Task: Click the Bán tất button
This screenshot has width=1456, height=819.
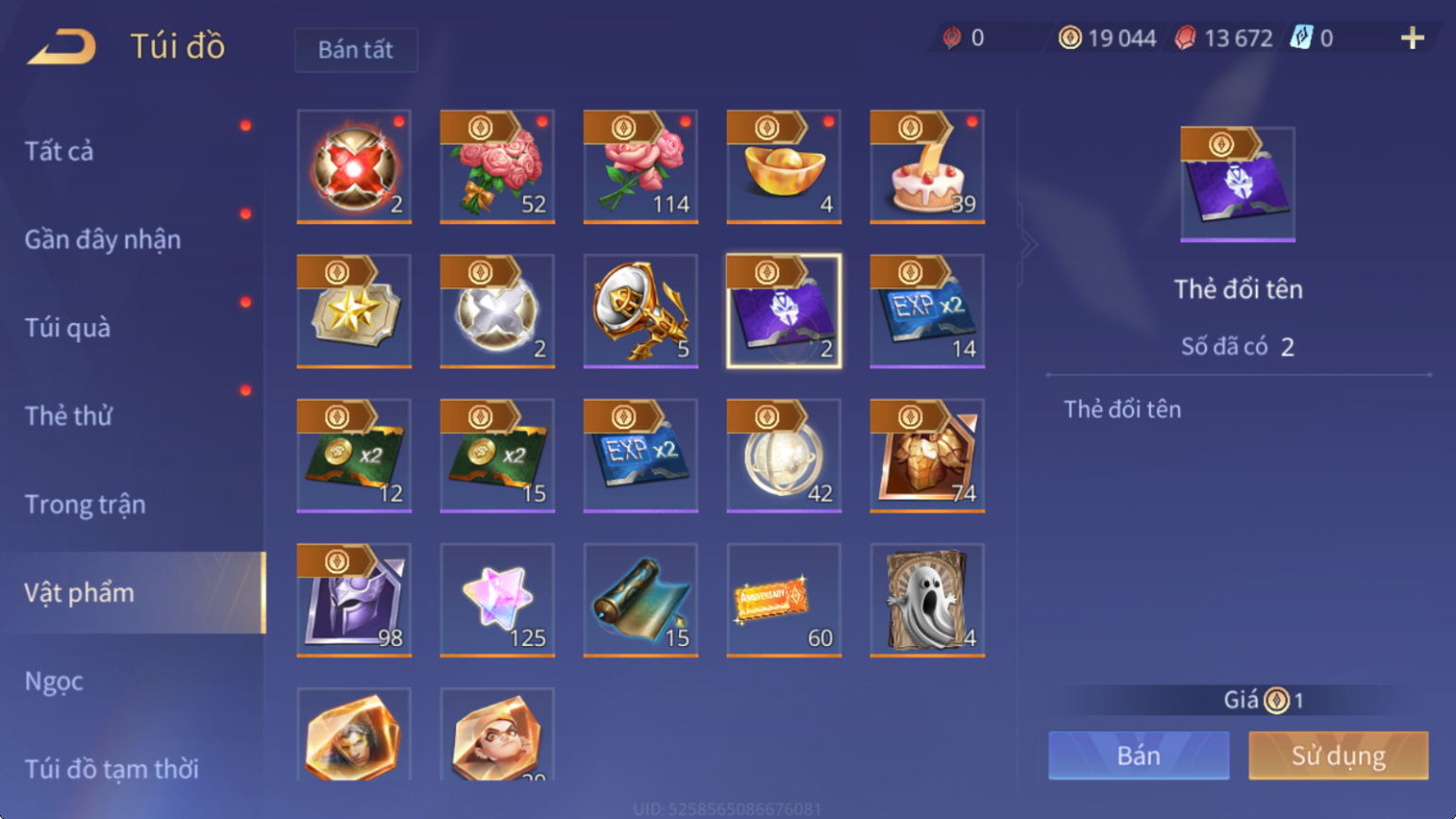Action: point(355,50)
